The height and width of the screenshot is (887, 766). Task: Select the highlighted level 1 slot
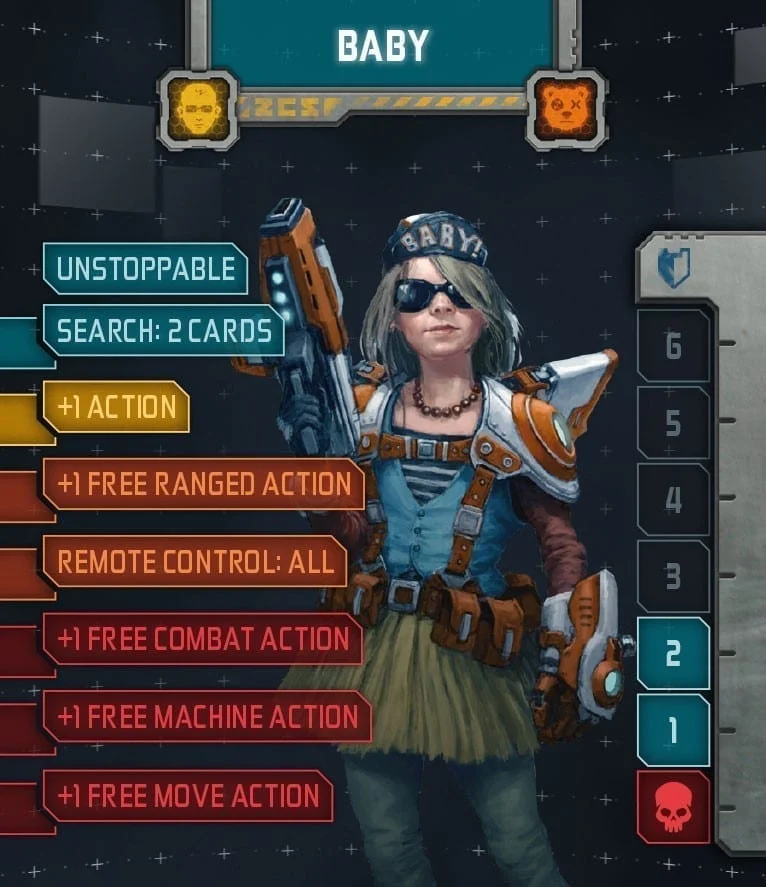point(673,730)
